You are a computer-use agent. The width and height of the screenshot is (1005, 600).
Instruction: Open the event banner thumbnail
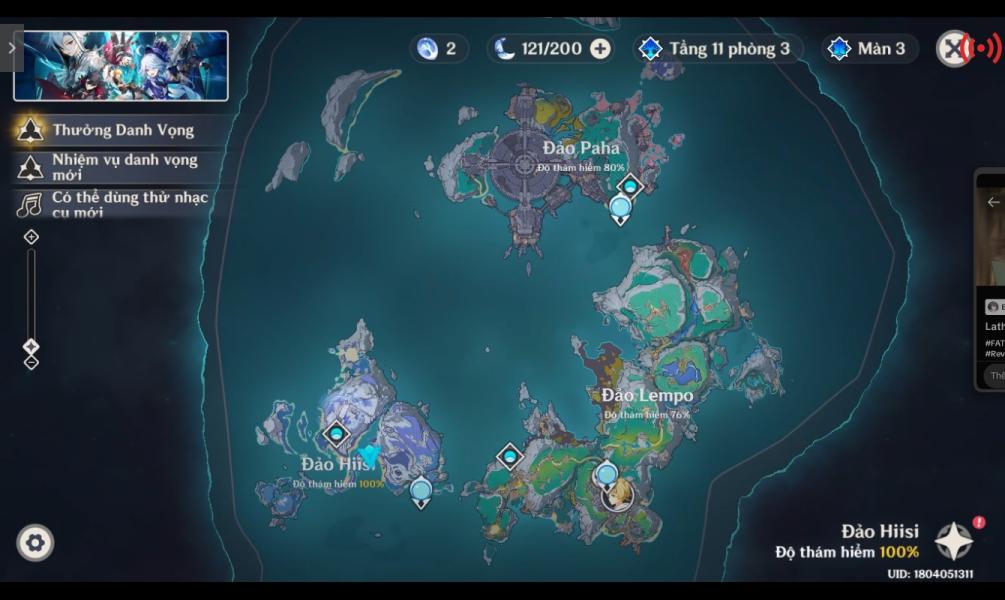point(121,66)
